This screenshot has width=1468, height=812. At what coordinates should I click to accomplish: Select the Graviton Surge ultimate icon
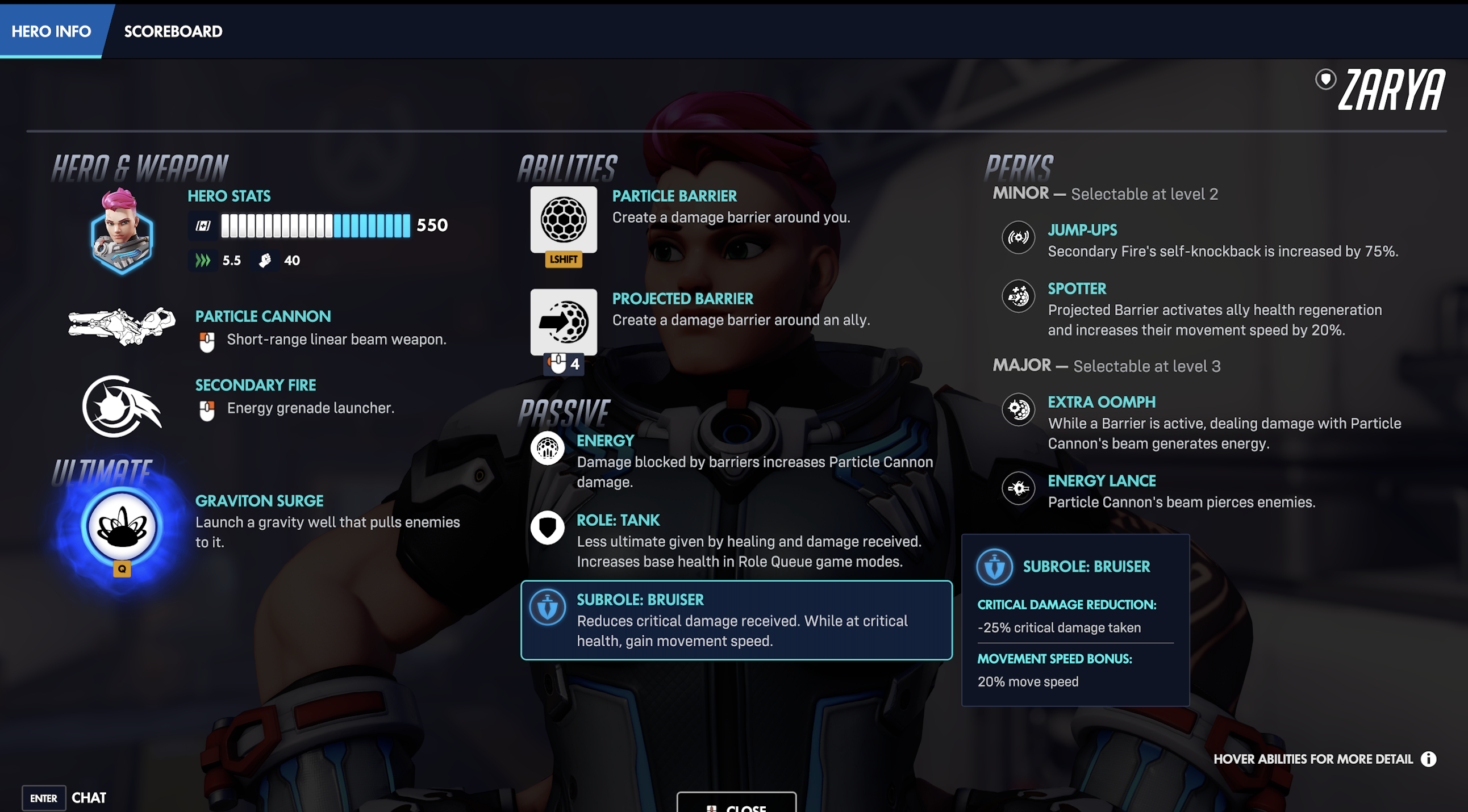click(x=122, y=529)
